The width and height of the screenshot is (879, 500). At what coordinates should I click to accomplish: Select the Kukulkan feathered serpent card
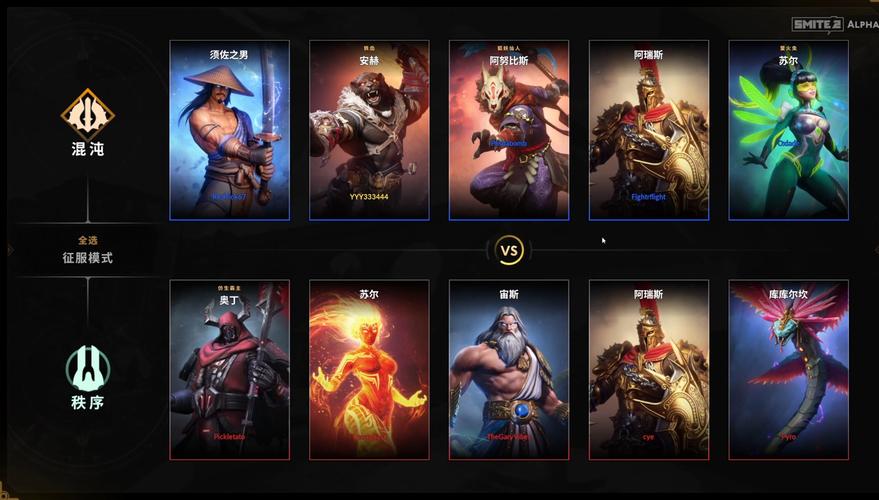[788, 370]
